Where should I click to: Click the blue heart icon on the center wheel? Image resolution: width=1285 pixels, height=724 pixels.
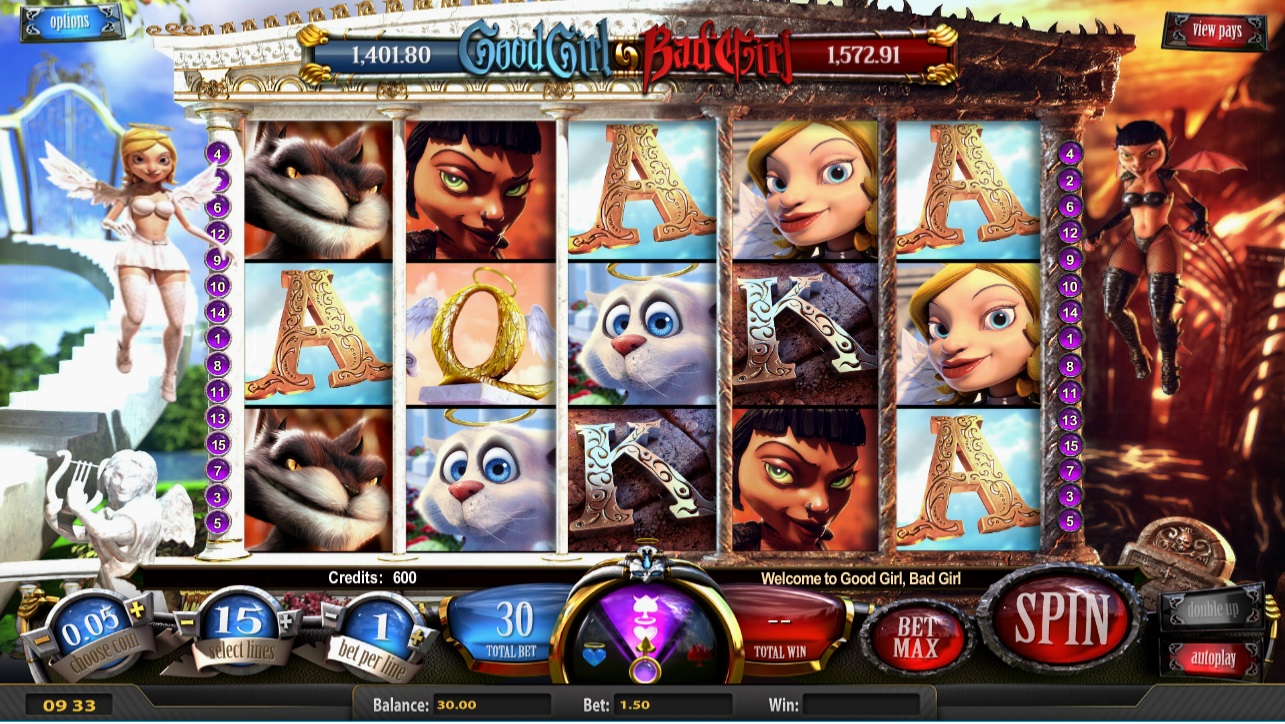point(595,656)
